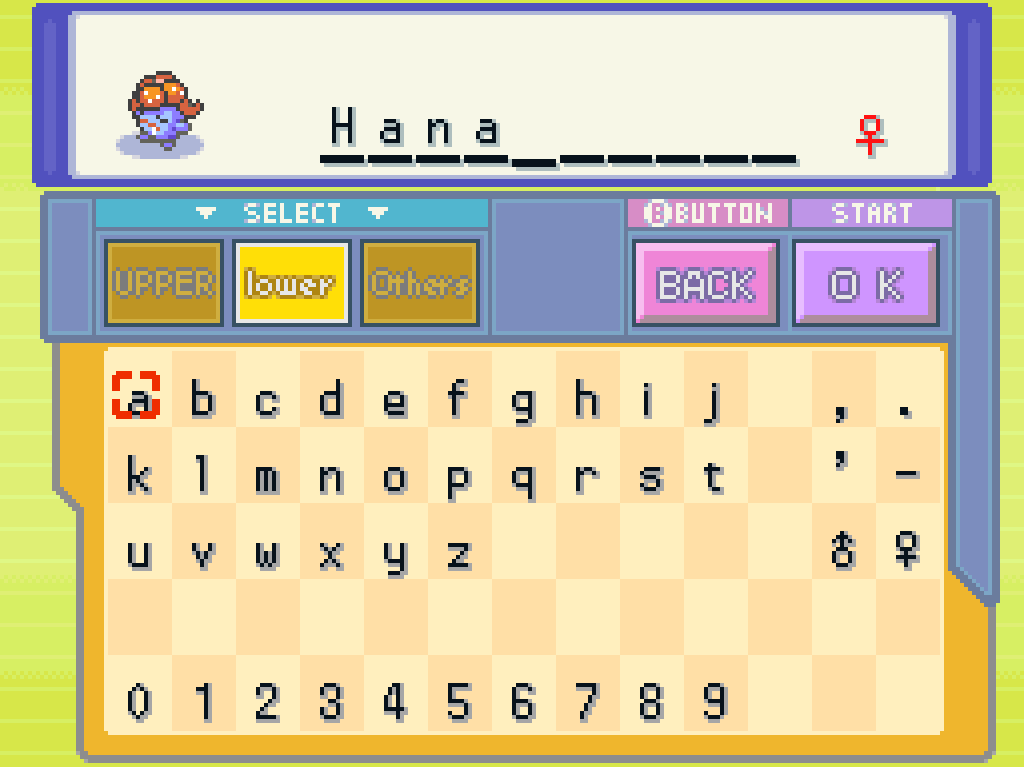This screenshot has height=767, width=1024.
Task: Choose the digit 9 key
Action: pos(714,703)
